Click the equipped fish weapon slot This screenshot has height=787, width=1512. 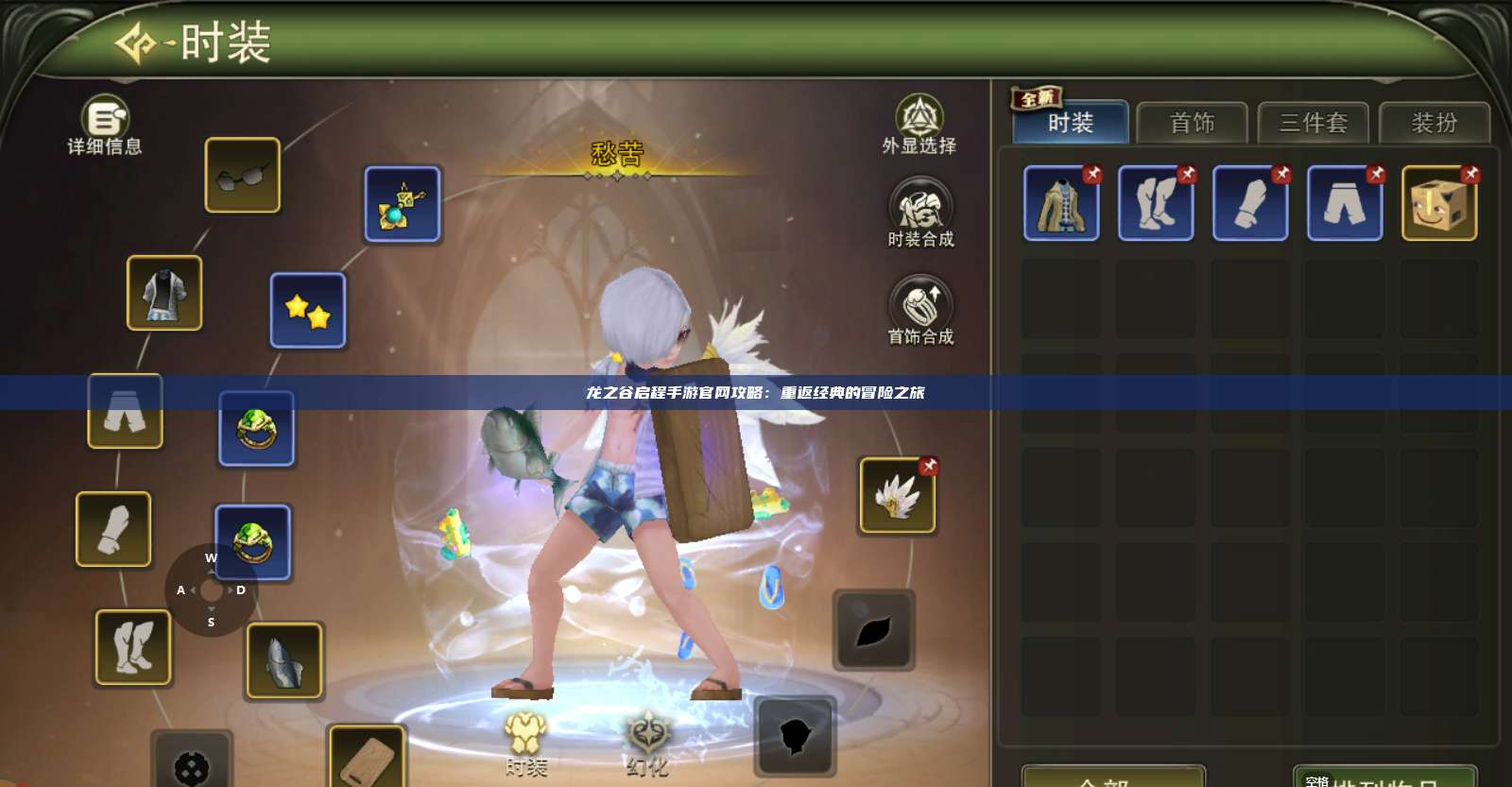tap(284, 660)
